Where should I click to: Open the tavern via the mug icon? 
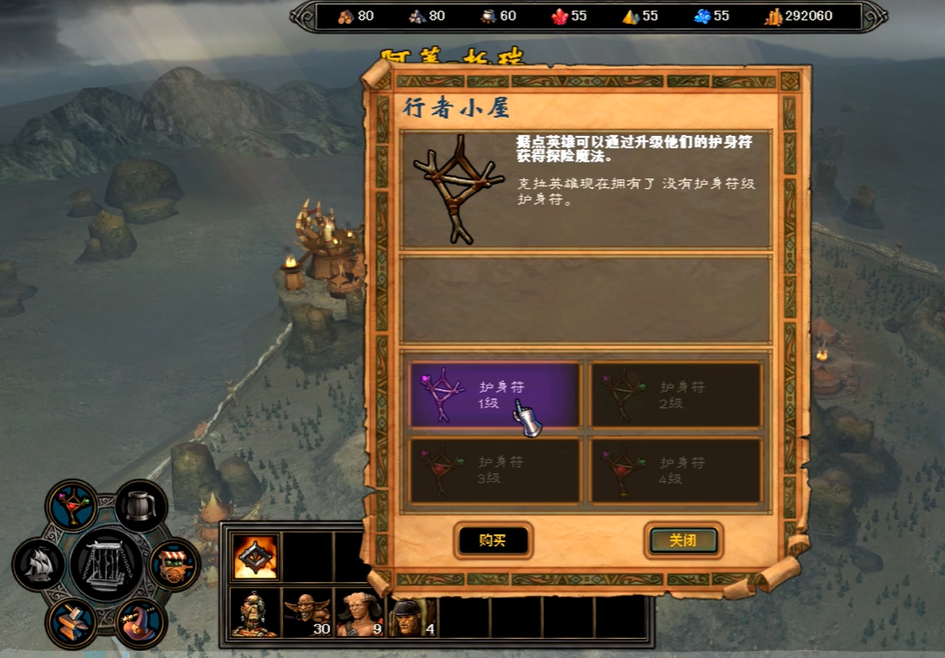(141, 505)
